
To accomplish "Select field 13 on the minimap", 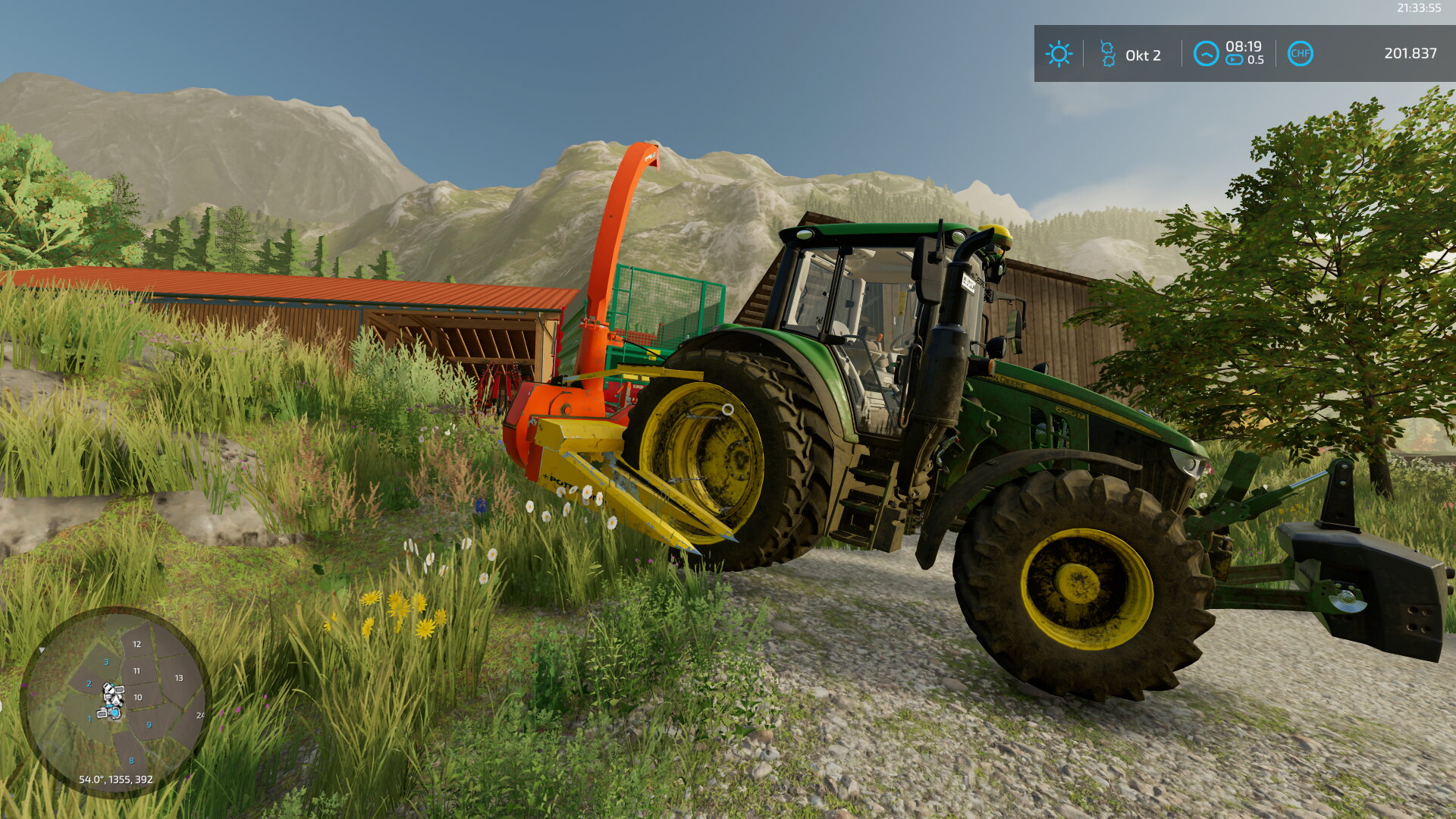I will click(179, 678).
